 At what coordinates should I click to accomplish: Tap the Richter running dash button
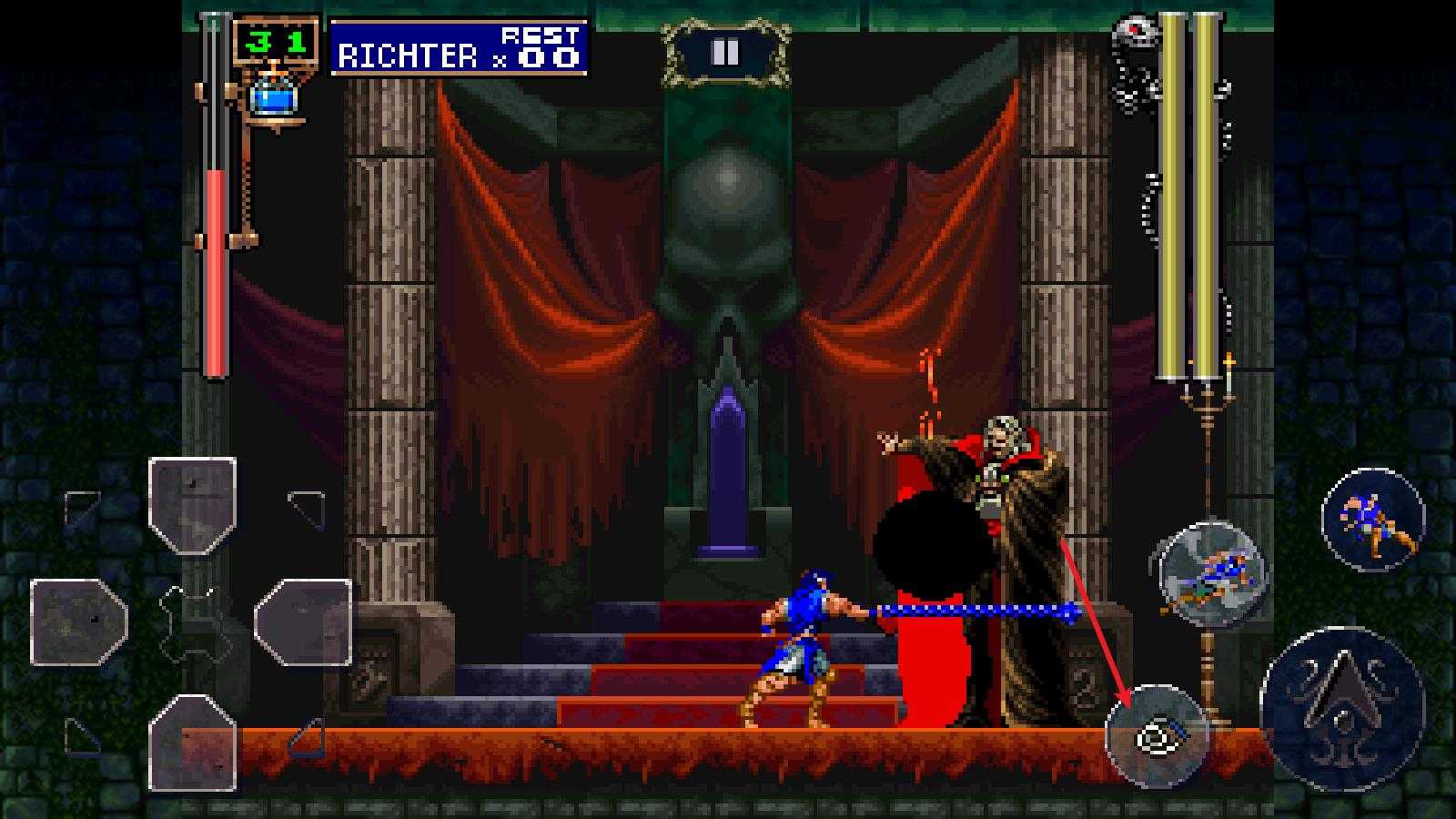point(1372,520)
